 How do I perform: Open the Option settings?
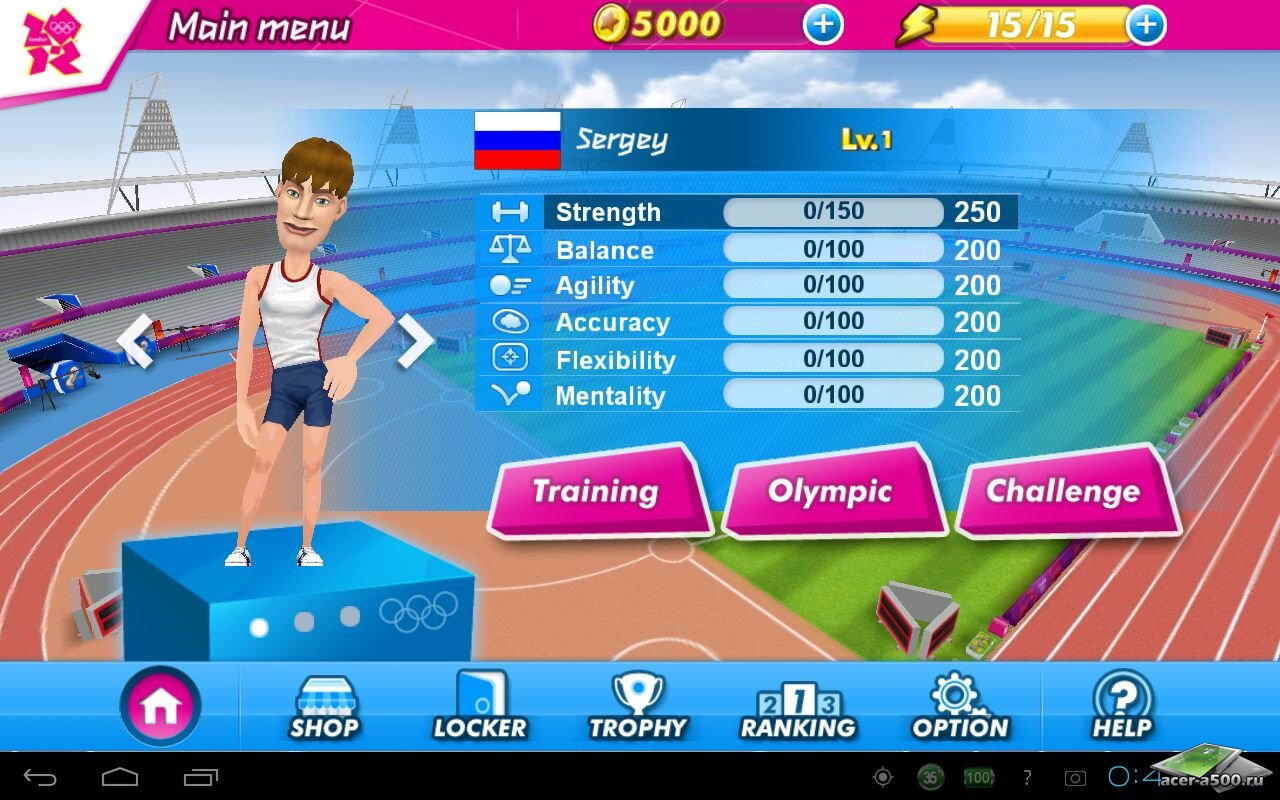[960, 706]
